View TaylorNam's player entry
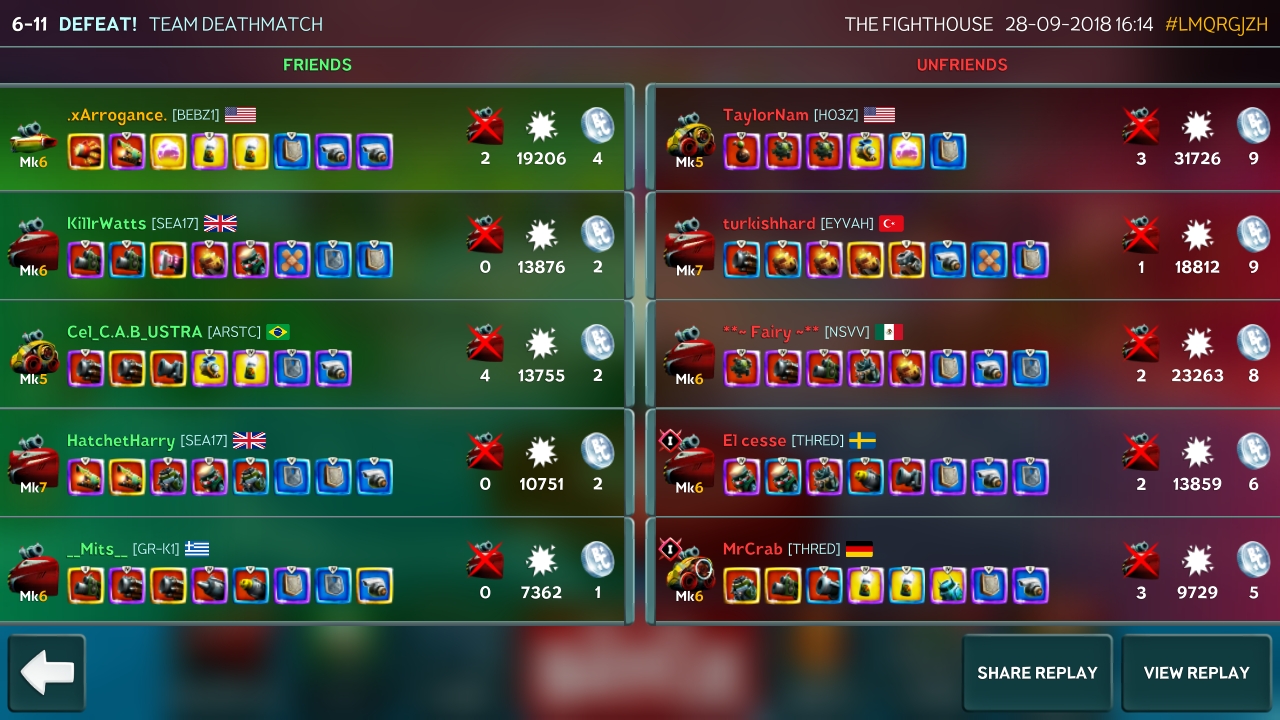1280x720 pixels. (x=962, y=137)
